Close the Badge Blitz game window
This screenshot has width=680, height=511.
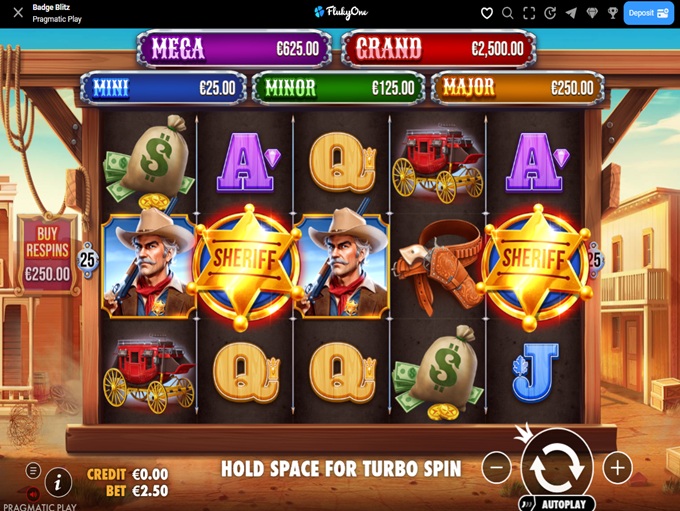17,13
